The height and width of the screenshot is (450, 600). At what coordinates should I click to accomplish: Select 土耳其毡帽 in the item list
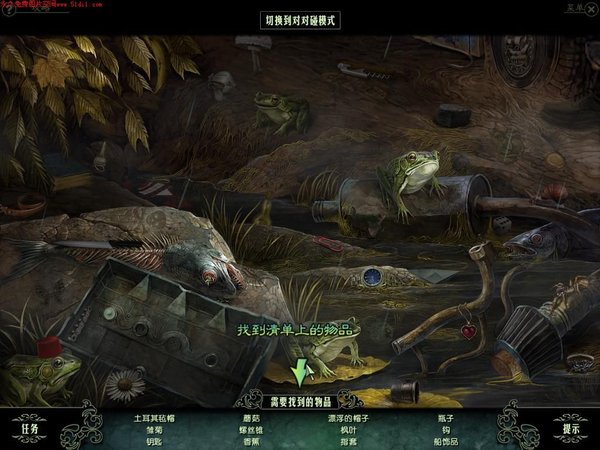(154, 417)
